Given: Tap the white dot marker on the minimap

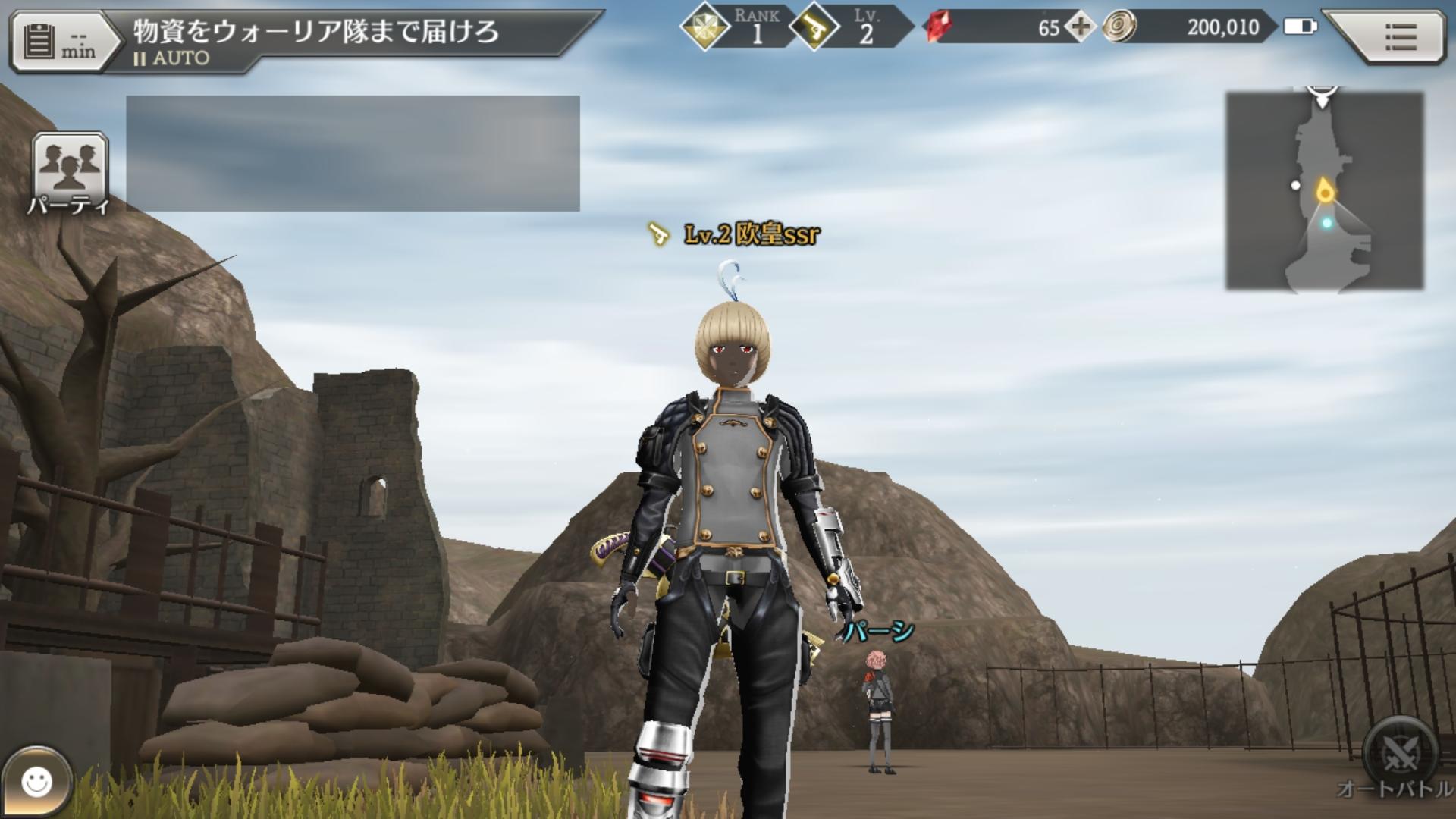Looking at the screenshot, I should (1297, 184).
